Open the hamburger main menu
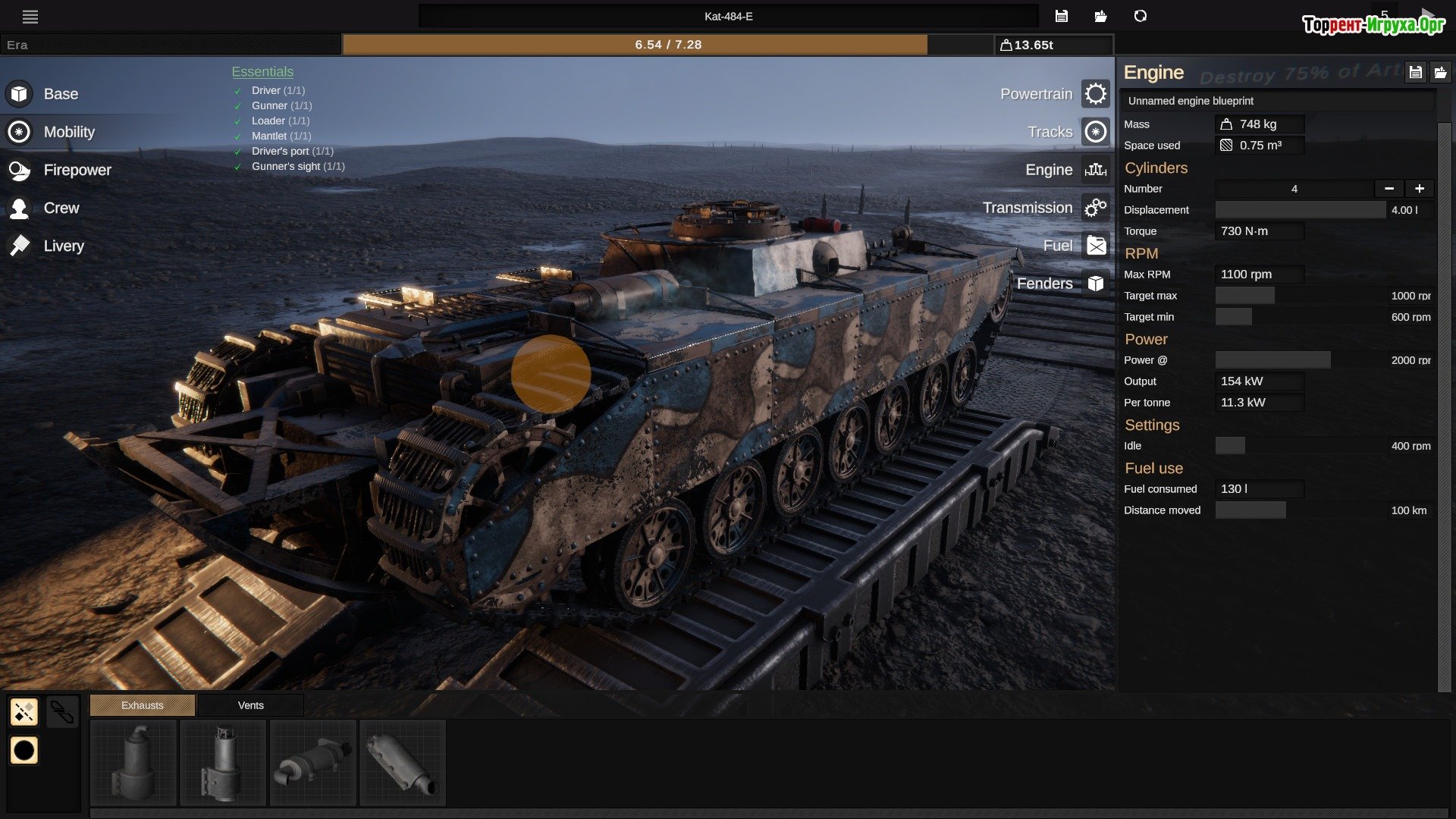 [x=30, y=17]
